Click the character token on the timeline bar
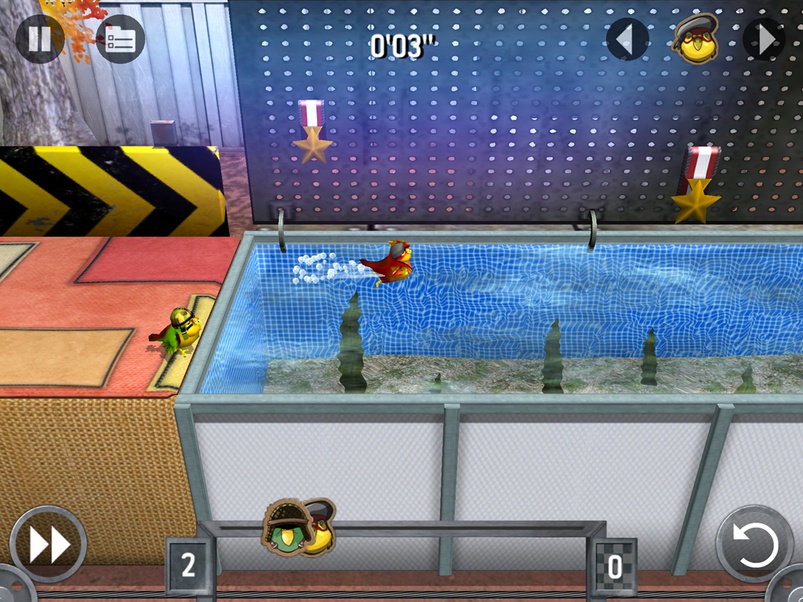The width and height of the screenshot is (803, 602). coord(299,527)
